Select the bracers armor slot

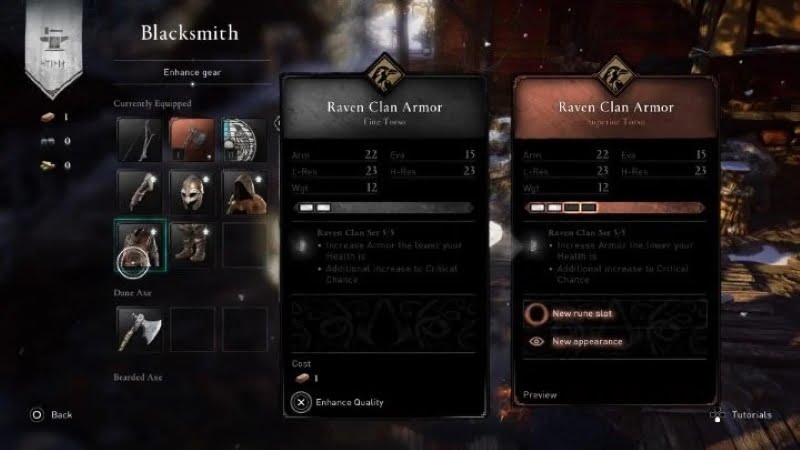[x=139, y=191]
